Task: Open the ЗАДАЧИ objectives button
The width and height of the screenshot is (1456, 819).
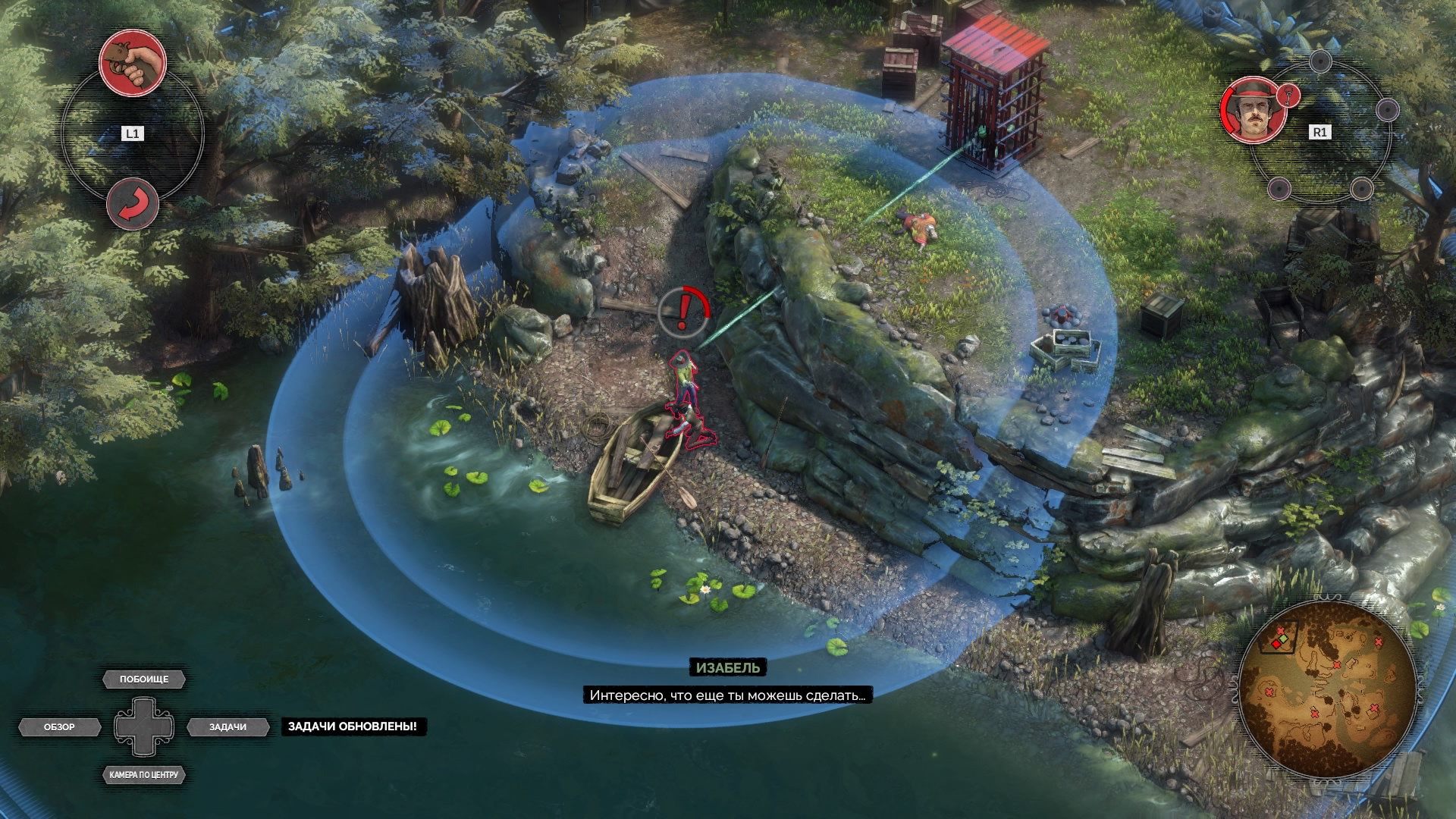Action: (x=227, y=727)
